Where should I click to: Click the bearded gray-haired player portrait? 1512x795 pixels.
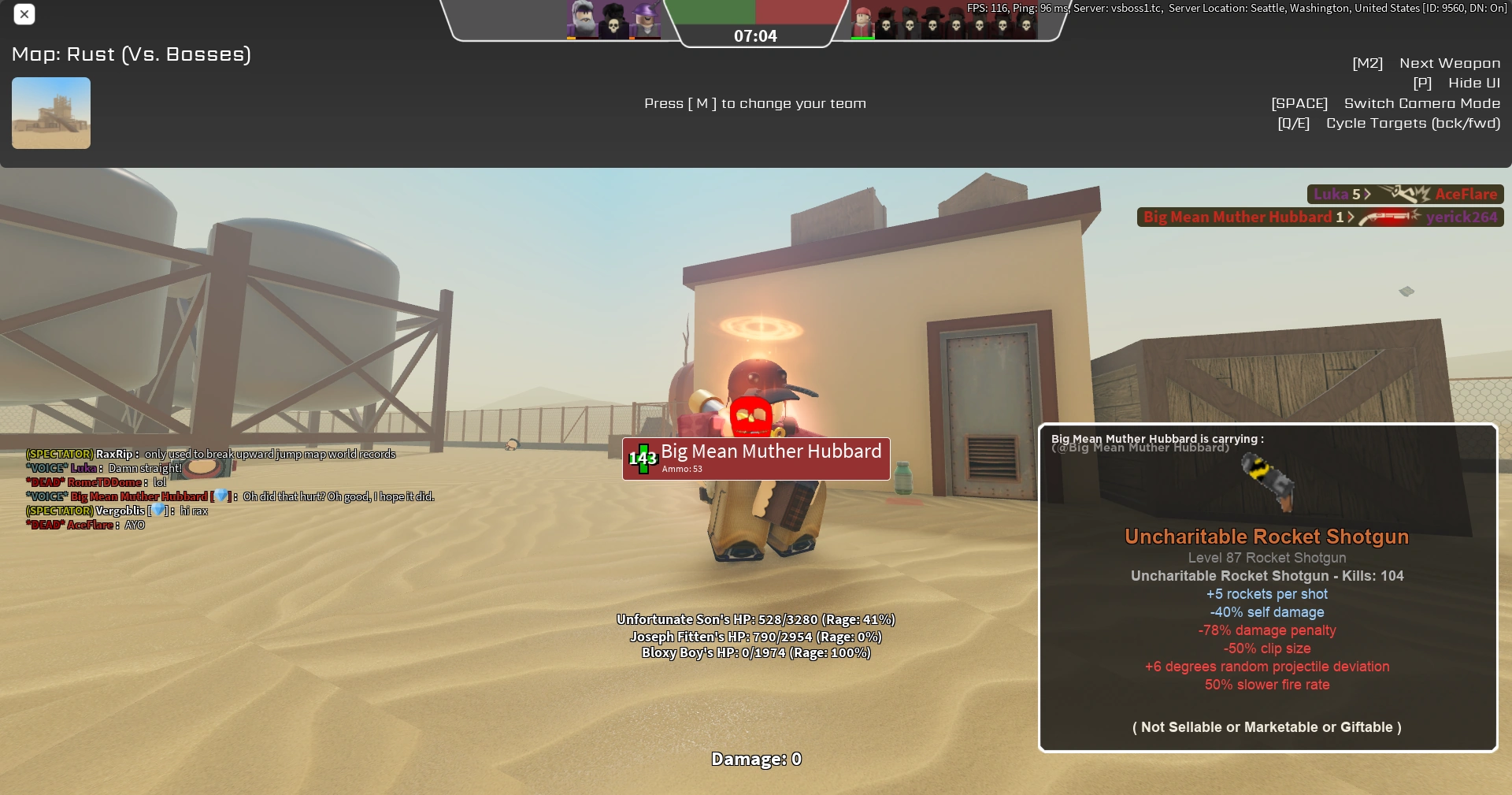[x=582, y=19]
